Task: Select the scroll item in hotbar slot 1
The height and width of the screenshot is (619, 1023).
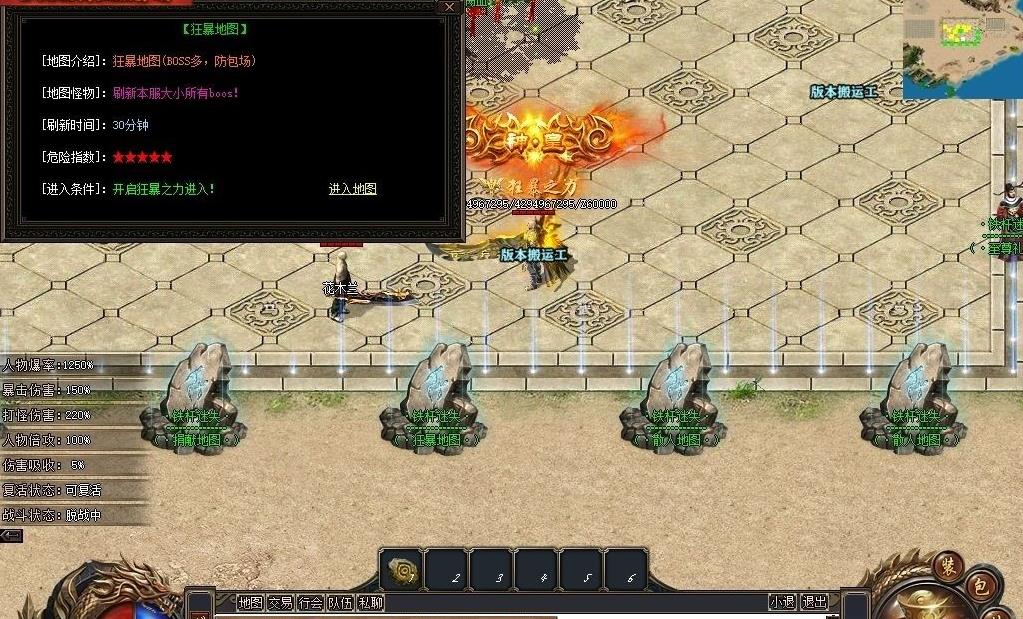Action: click(x=401, y=570)
